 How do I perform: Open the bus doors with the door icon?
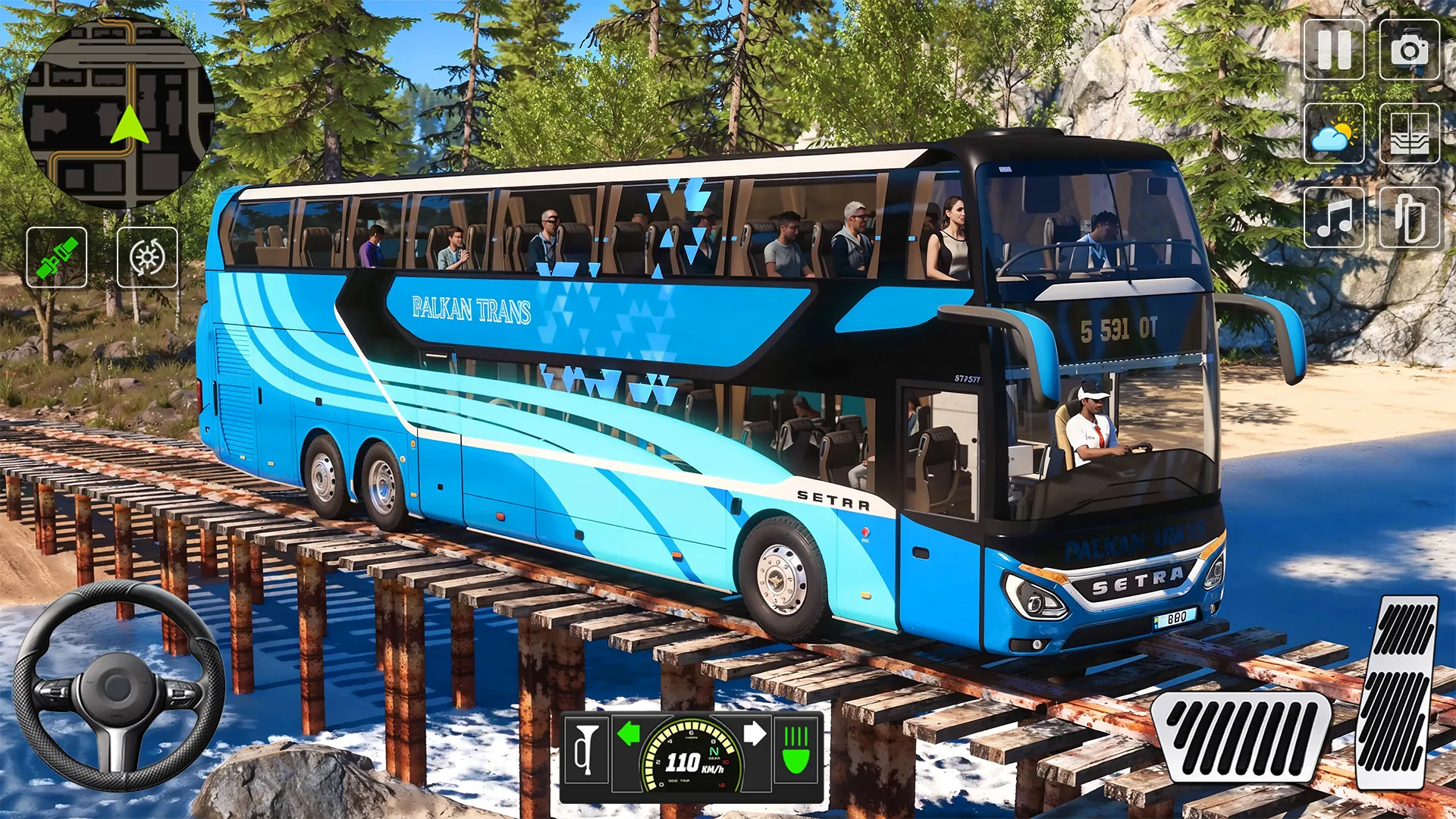click(1409, 134)
